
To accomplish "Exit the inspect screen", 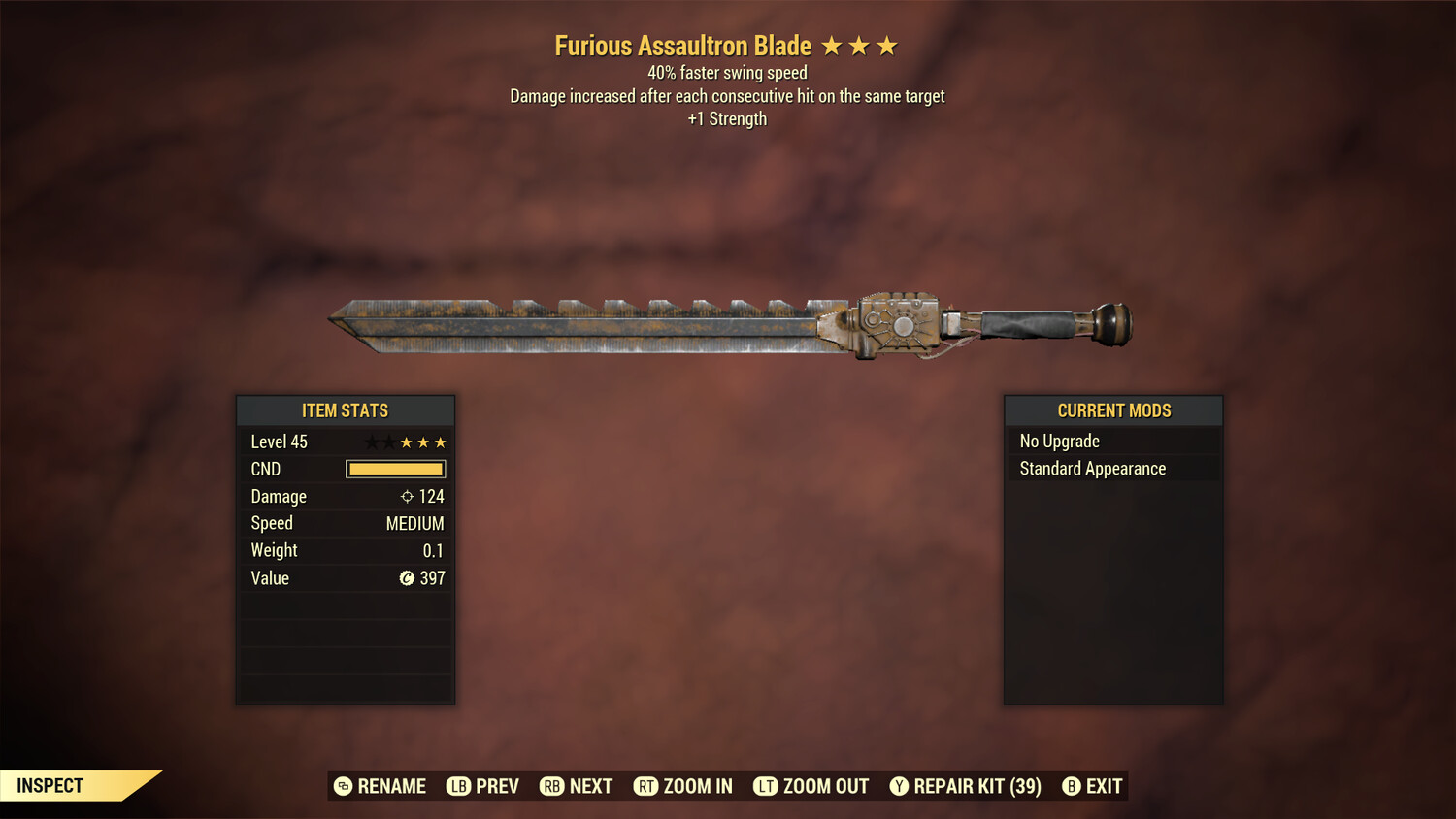I will [x=1093, y=786].
